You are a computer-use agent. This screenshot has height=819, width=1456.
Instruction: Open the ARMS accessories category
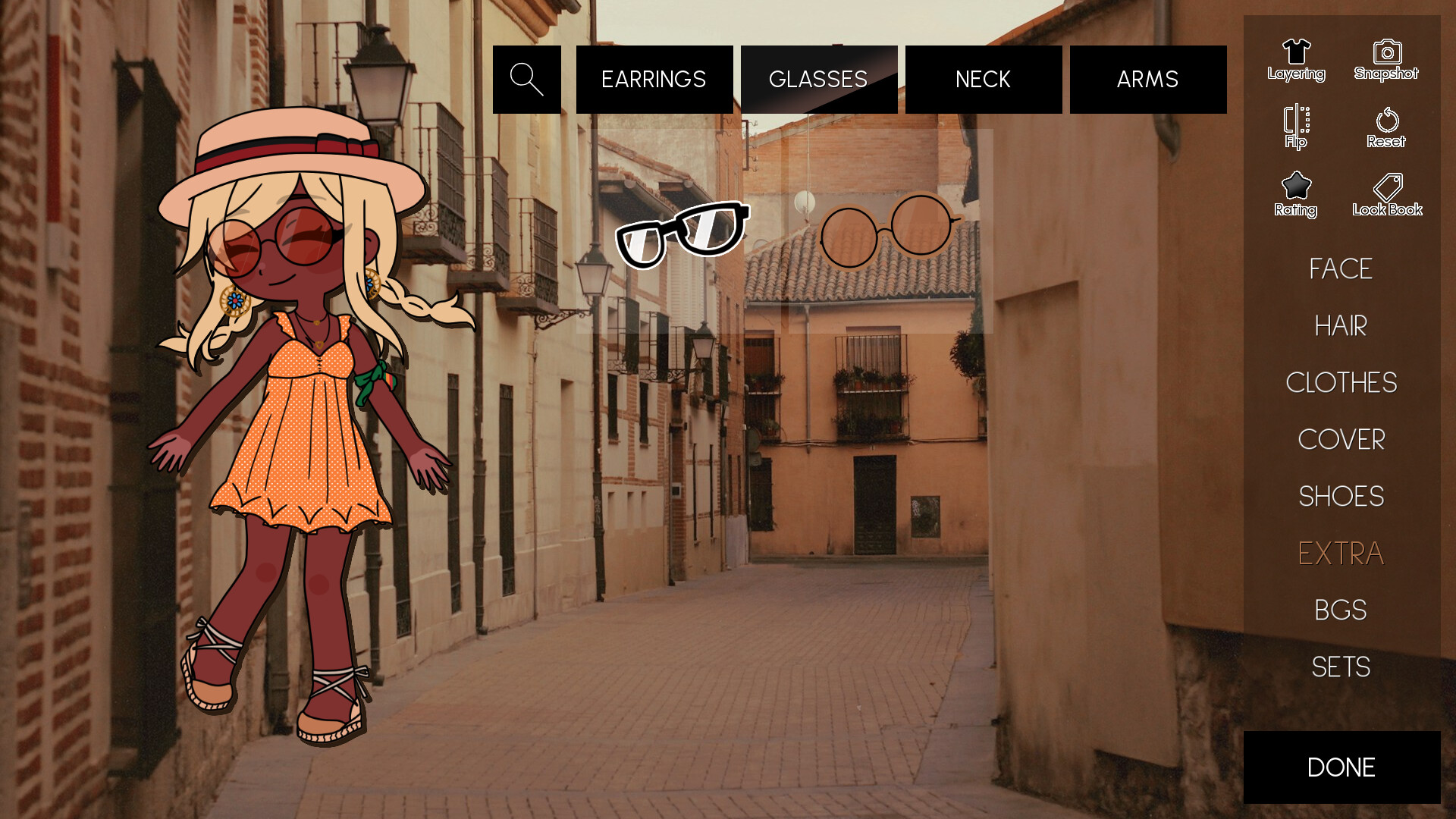[1147, 79]
